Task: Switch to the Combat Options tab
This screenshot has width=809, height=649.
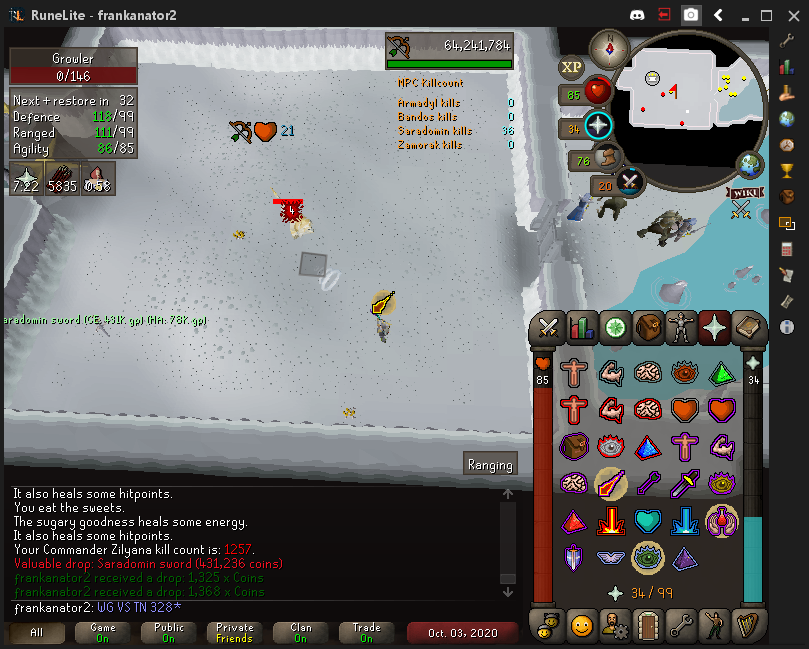Action: click(548, 327)
